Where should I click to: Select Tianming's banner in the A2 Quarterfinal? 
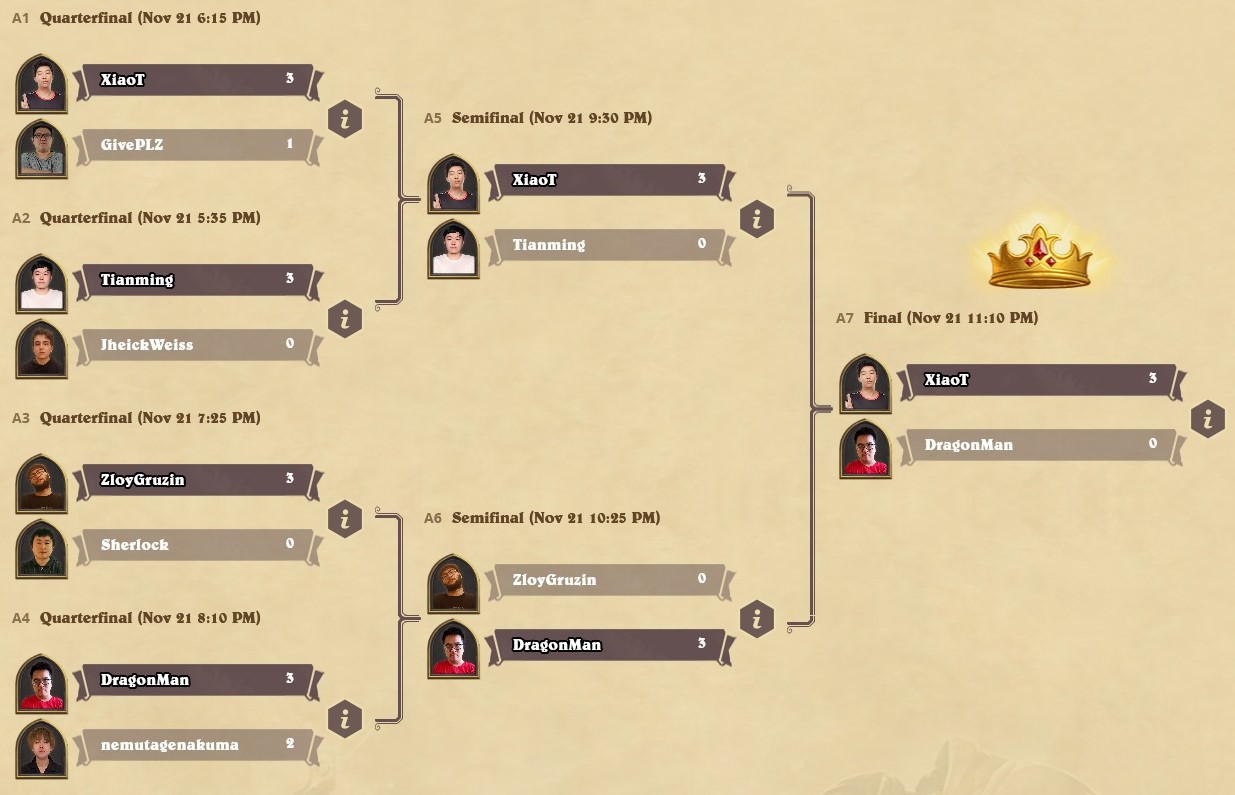click(196, 280)
